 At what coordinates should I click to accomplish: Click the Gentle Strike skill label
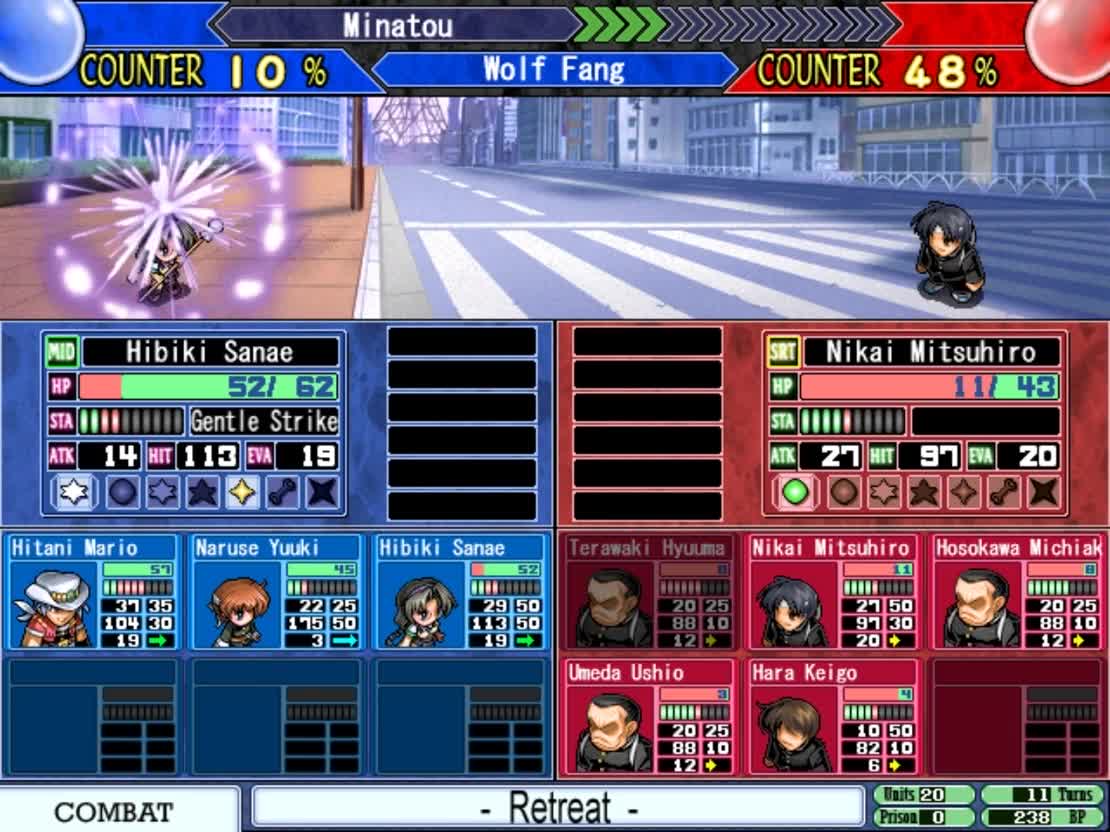(x=264, y=421)
